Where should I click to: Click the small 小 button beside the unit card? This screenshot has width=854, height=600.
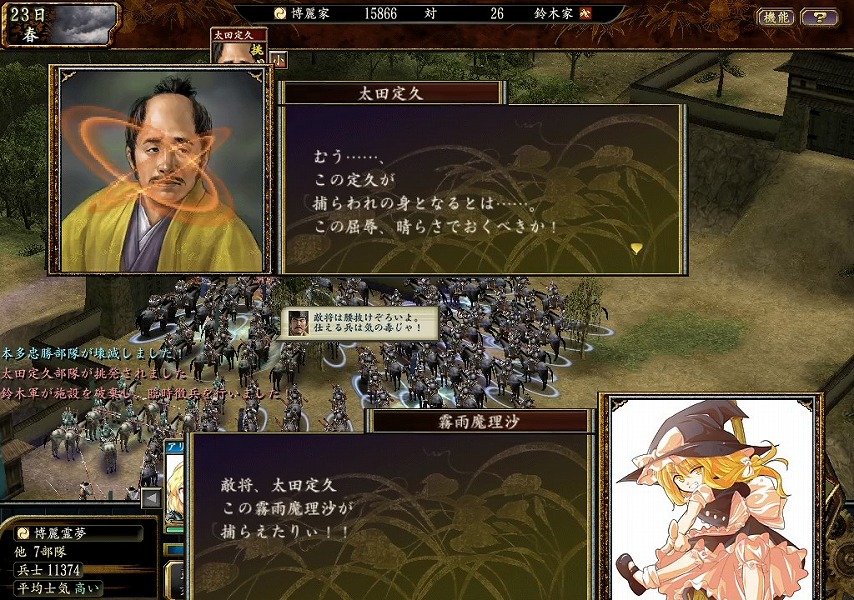click(x=279, y=60)
